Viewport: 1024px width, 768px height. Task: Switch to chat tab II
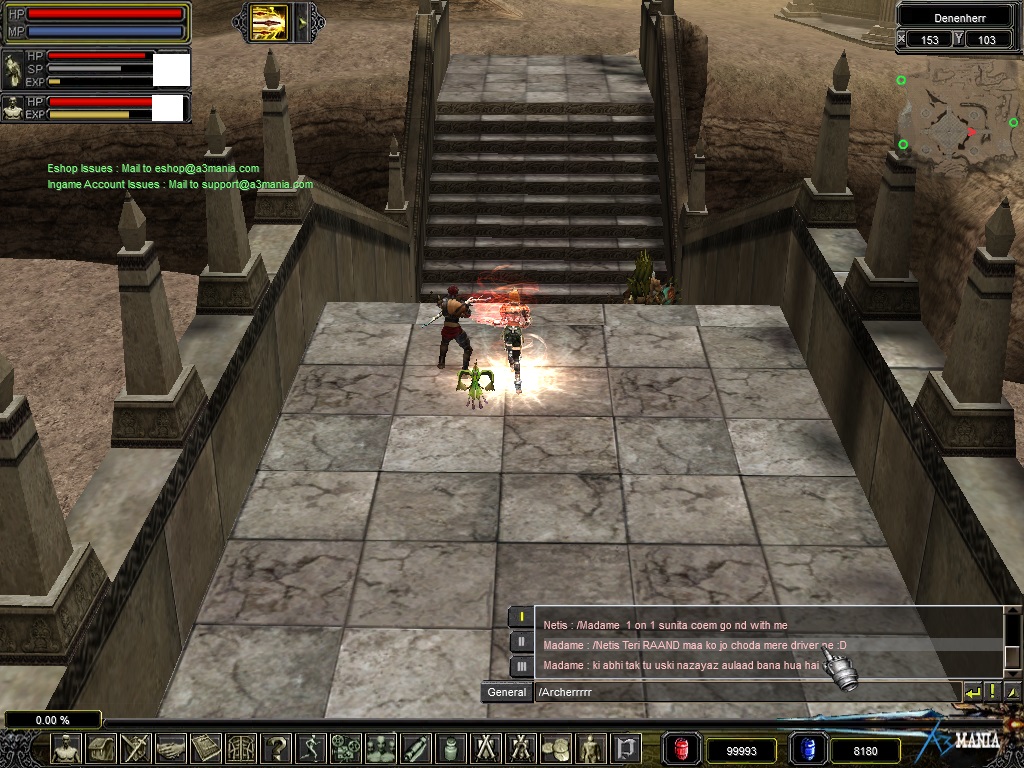pos(521,642)
